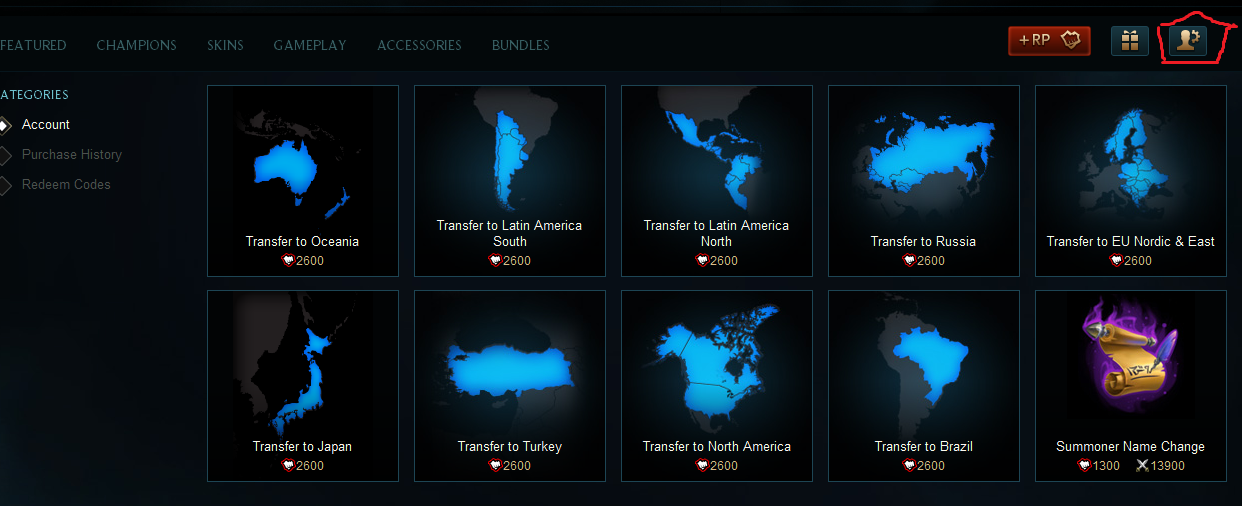Click the +RP purchase button
The image size is (1242, 506).
[1049, 41]
